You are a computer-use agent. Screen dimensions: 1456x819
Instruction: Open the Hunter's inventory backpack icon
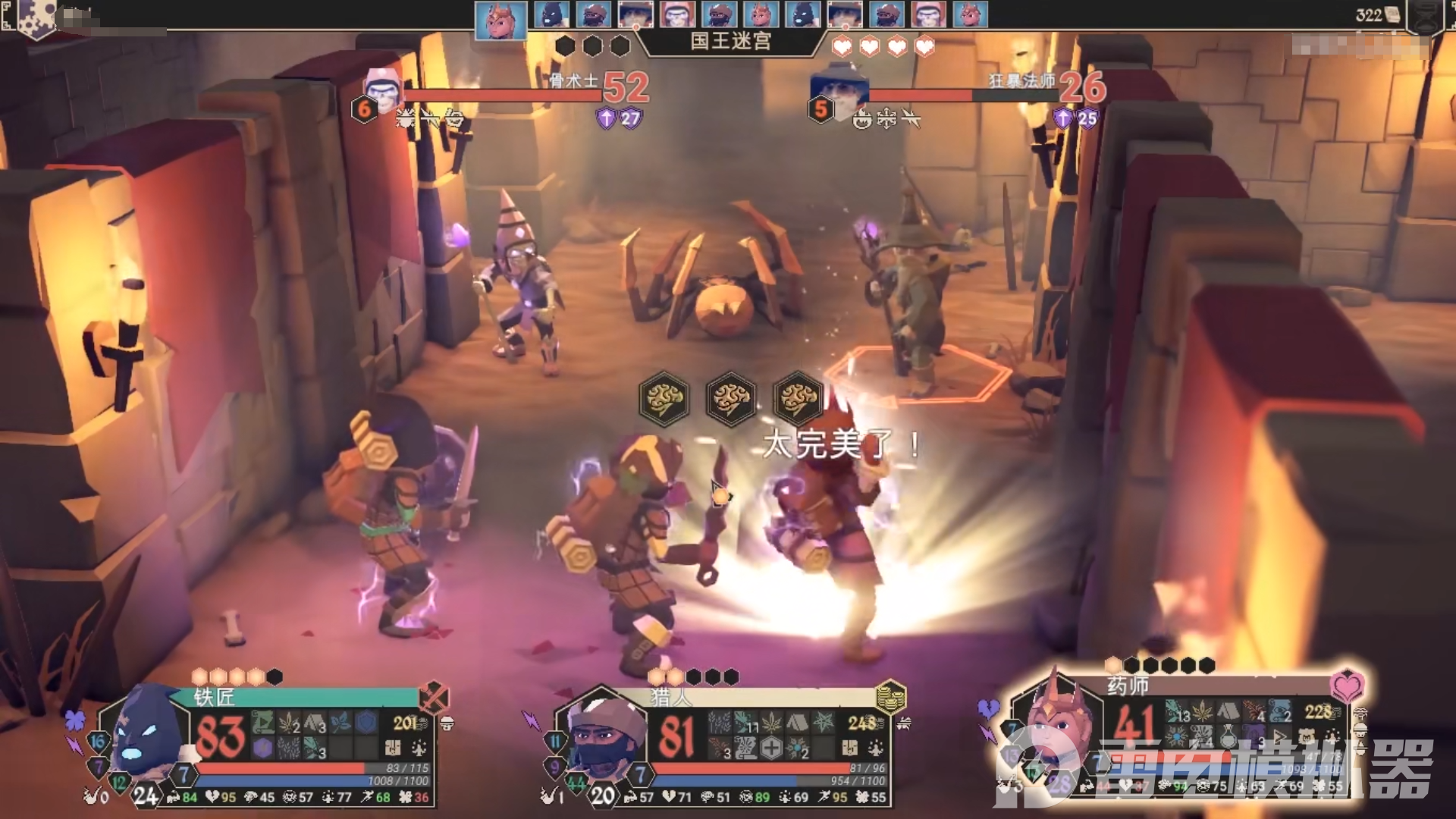[849, 748]
